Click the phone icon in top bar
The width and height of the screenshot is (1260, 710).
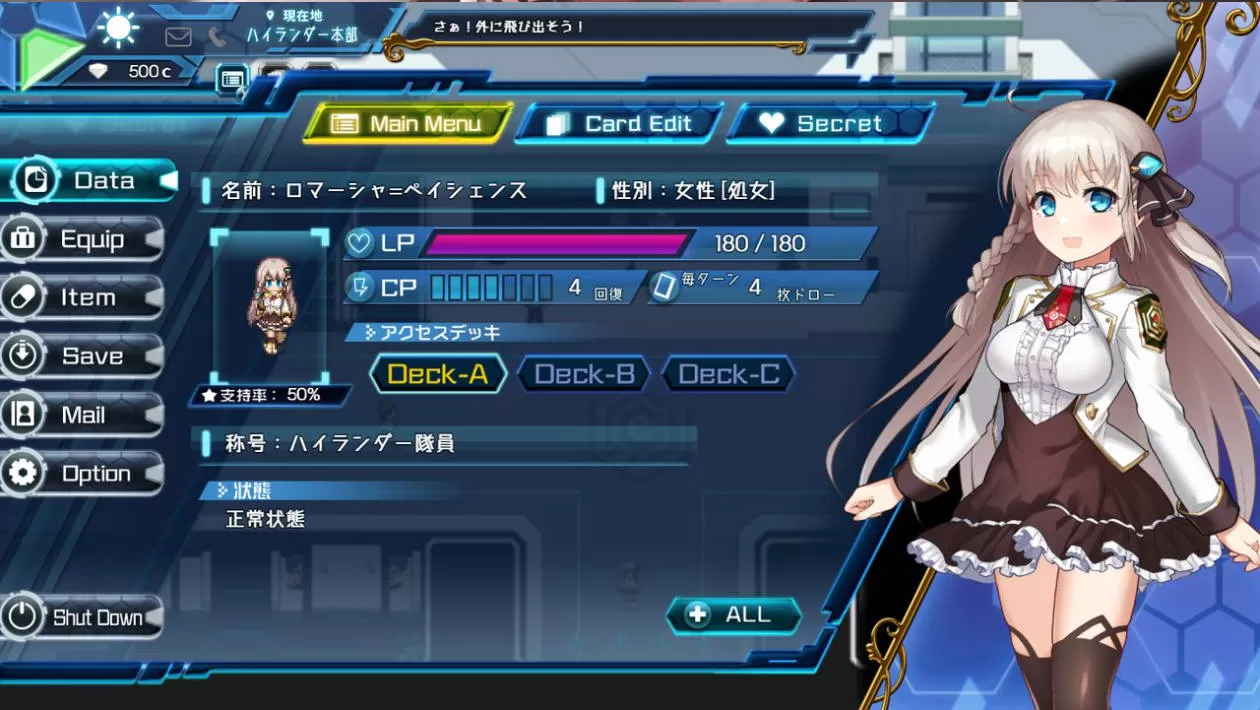217,37
